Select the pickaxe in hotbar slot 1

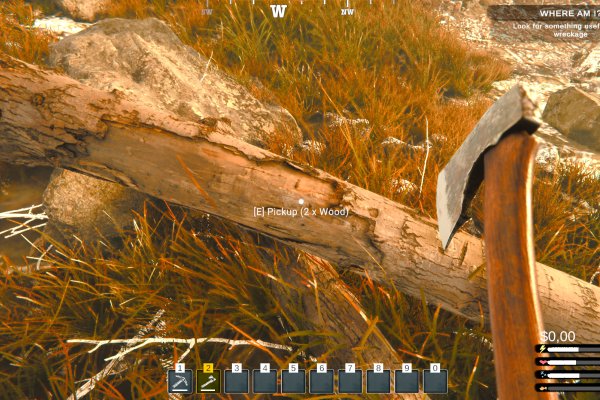click(179, 381)
